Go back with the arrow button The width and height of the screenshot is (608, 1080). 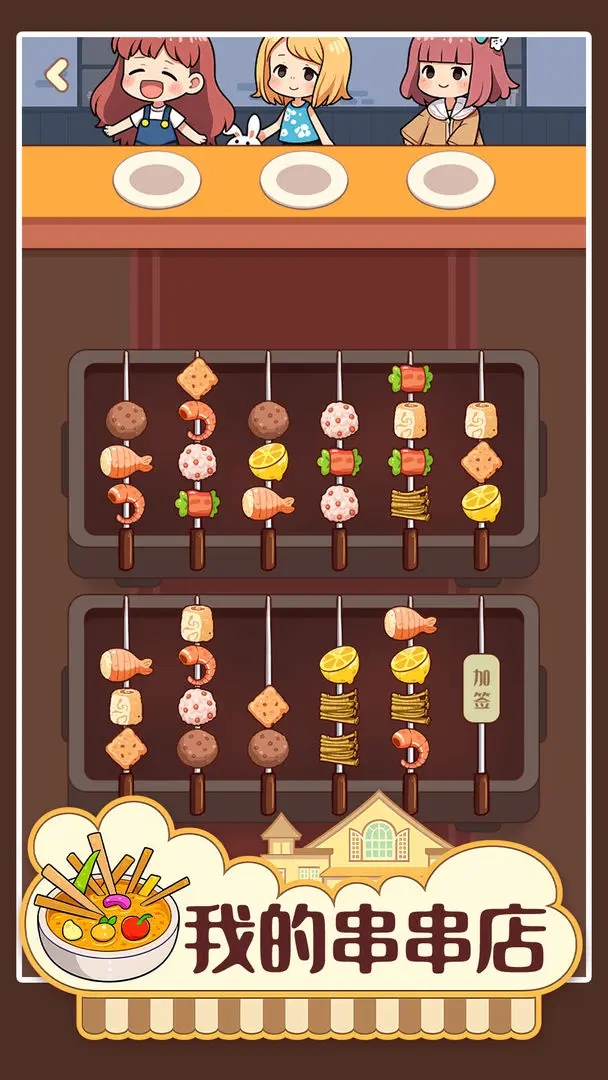coord(58,73)
